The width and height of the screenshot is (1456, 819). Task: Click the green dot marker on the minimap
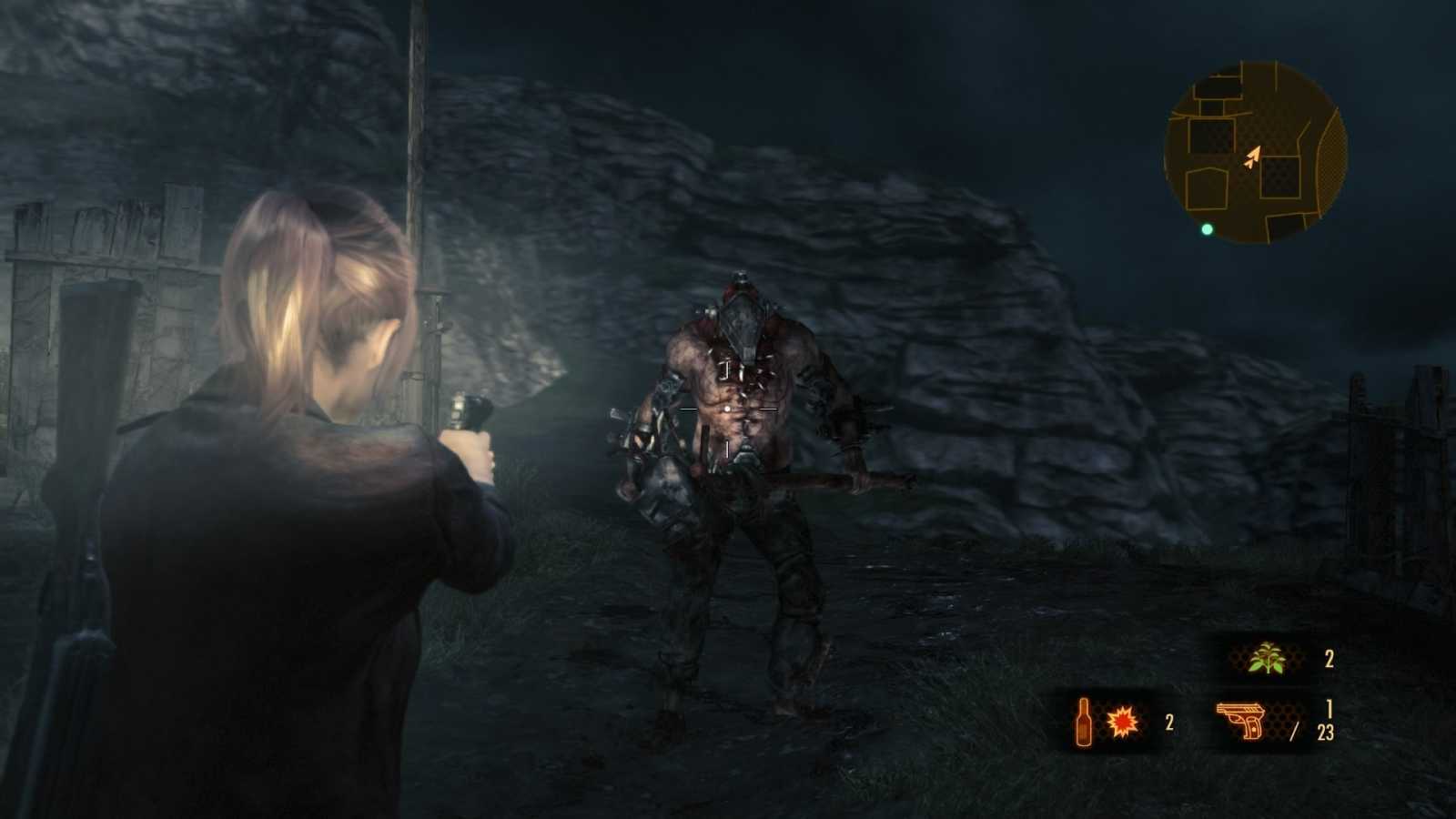point(1207,229)
